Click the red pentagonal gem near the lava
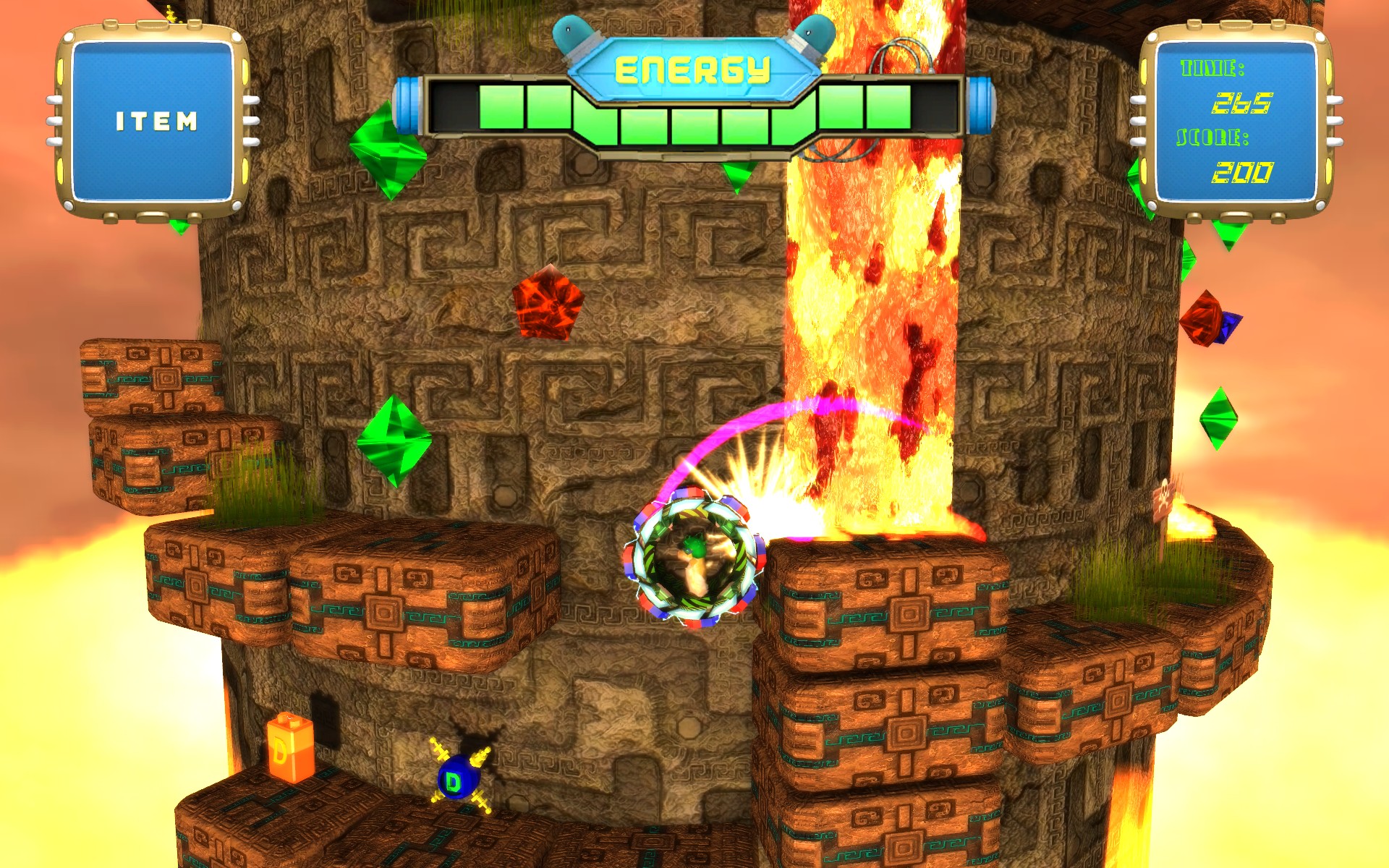 (548, 303)
